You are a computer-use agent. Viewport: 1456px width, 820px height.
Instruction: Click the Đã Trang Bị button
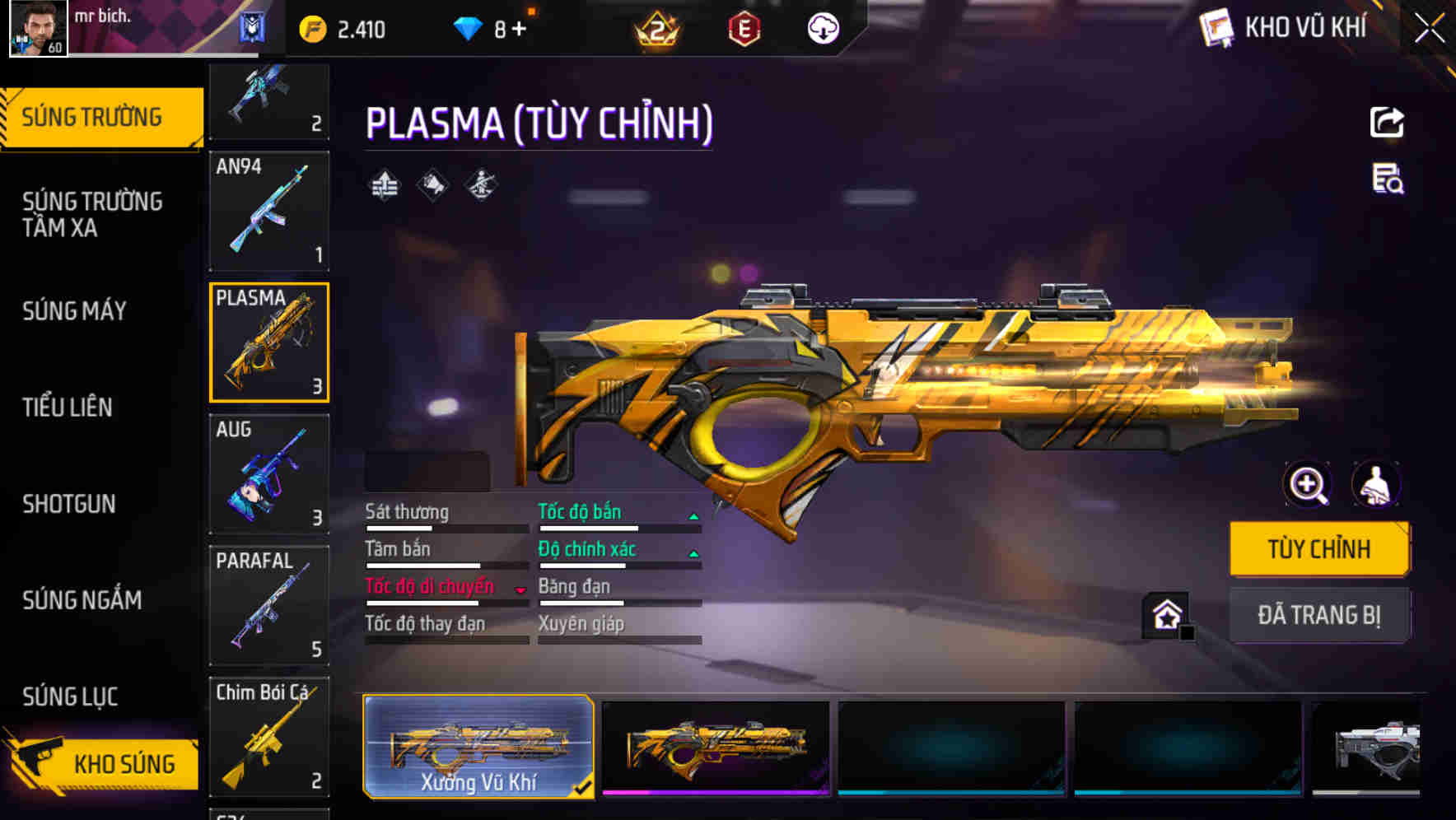pyautogui.click(x=1318, y=615)
